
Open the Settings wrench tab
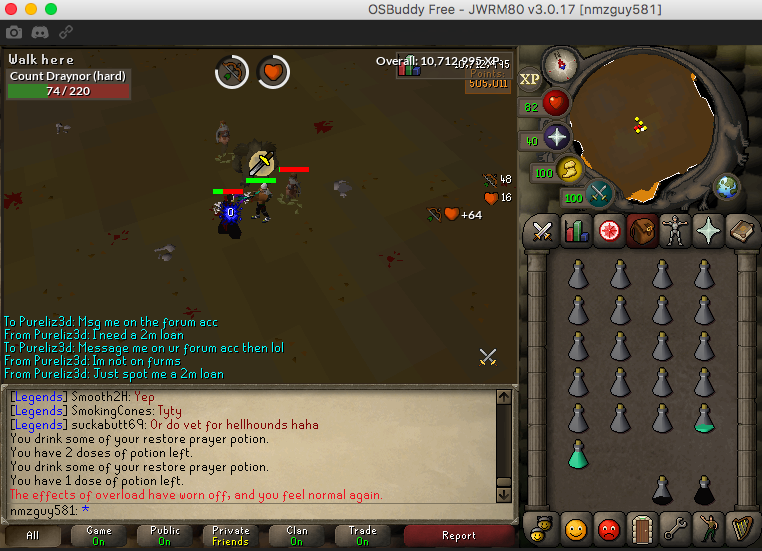(x=674, y=527)
